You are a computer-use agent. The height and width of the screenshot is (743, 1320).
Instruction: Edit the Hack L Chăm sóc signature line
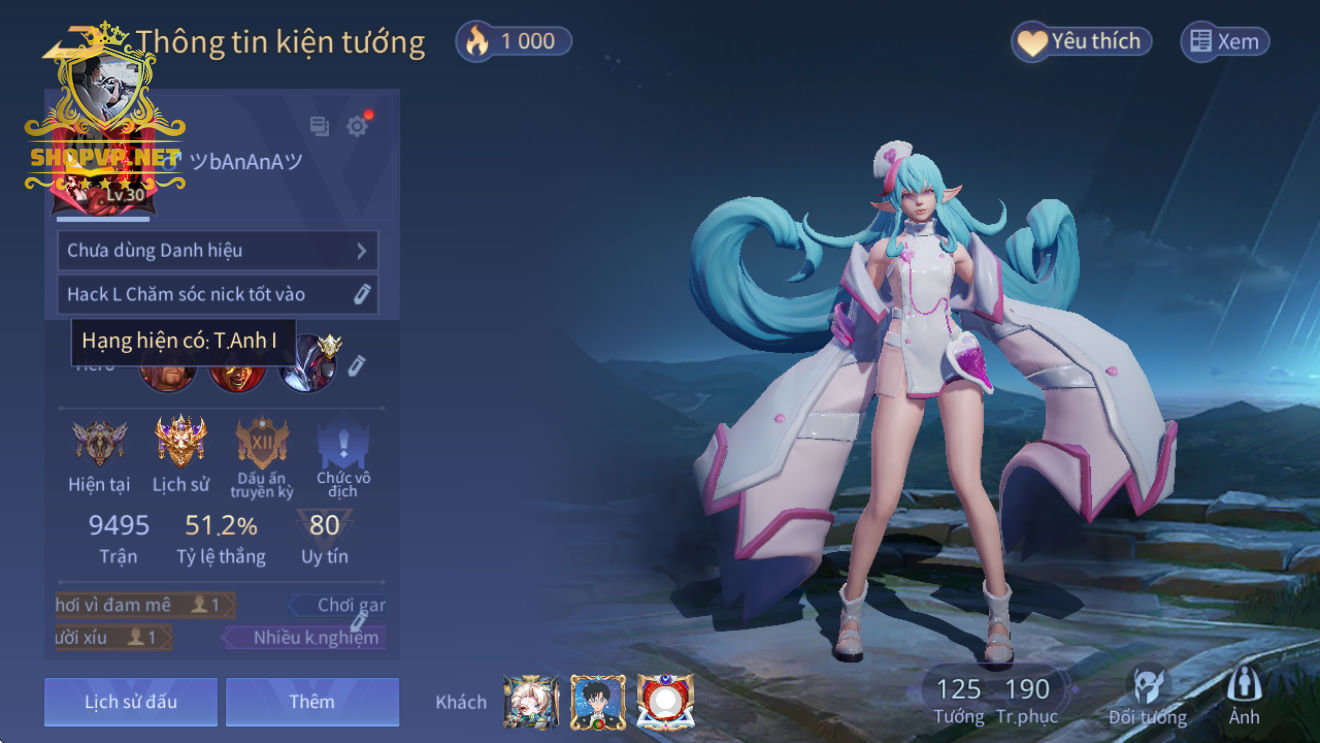361,294
